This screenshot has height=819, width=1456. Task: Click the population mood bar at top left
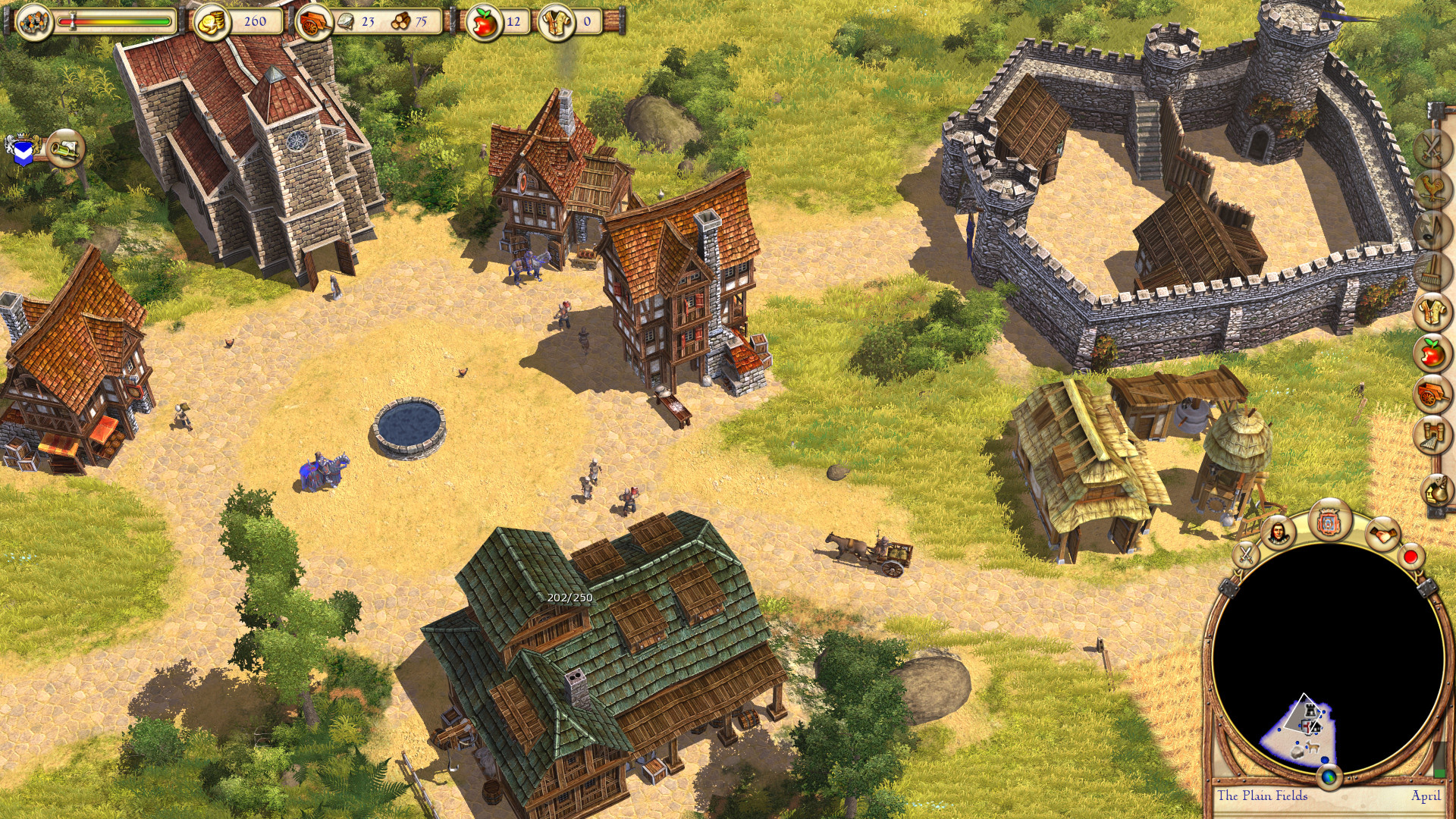click(x=114, y=22)
